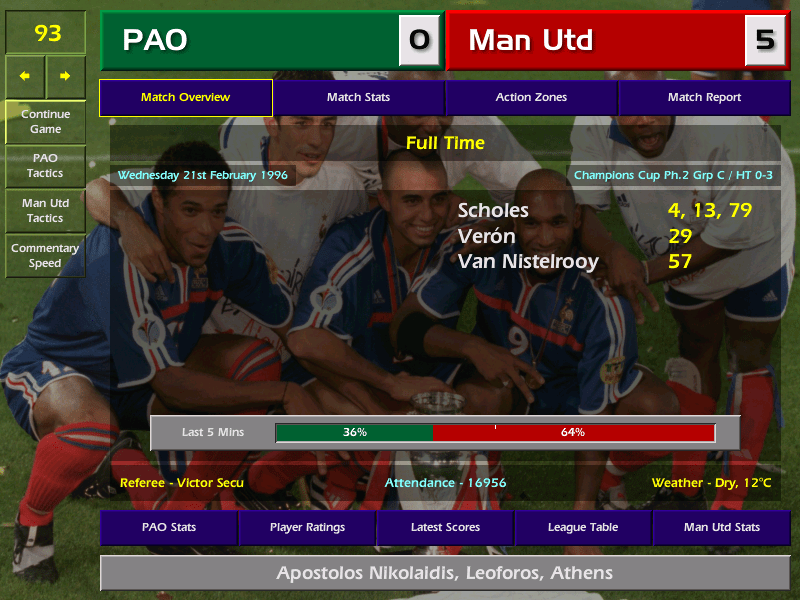800x600 pixels.
Task: Switch to the Match Stats tab
Action: (358, 97)
